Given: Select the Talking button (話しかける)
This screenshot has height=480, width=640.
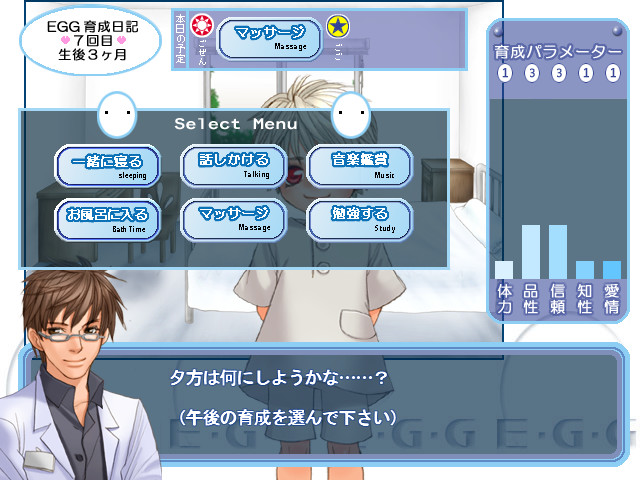Looking at the screenshot, I should coord(233,165).
